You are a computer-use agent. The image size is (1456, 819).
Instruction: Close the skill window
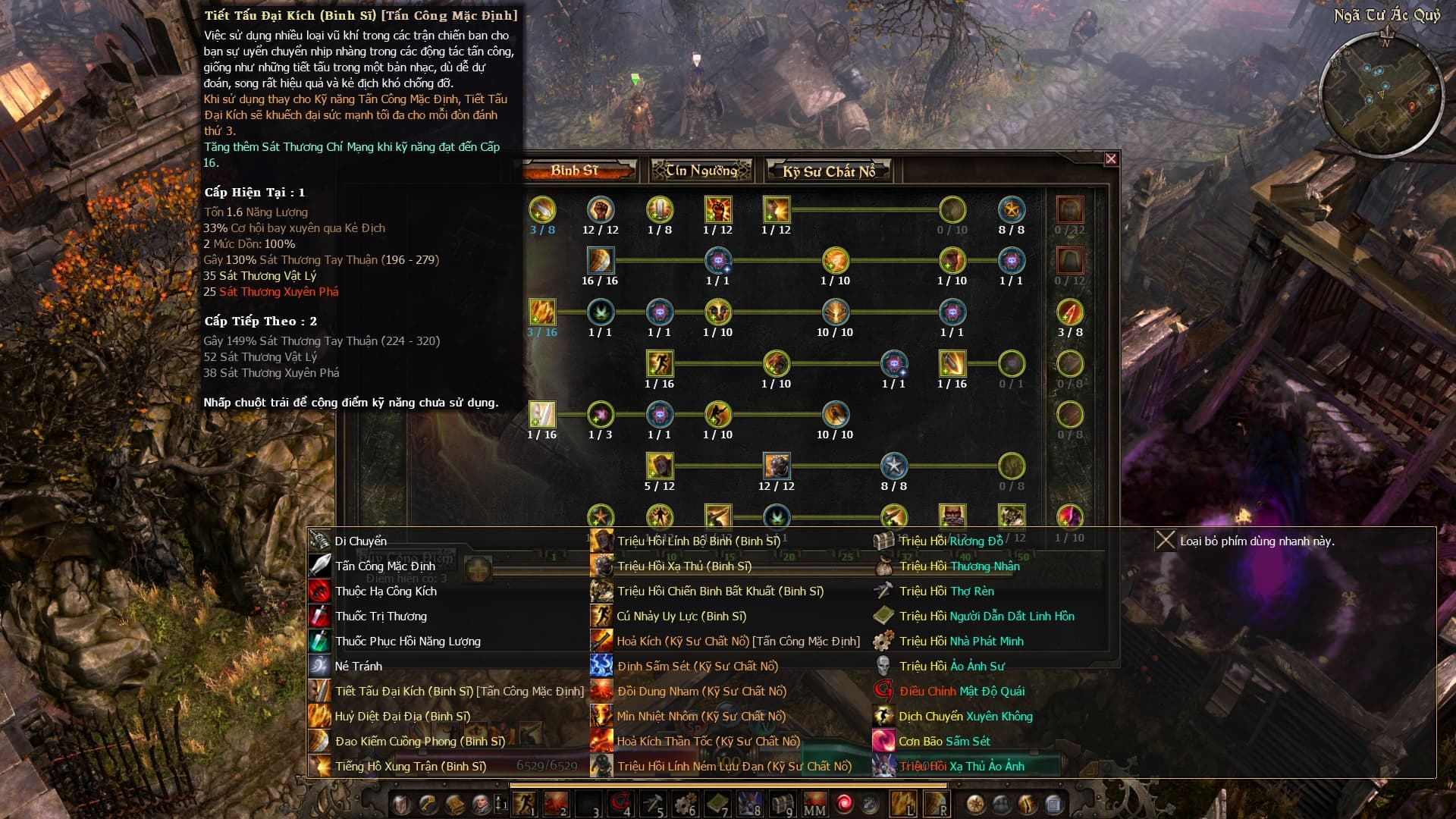pos(1111,158)
